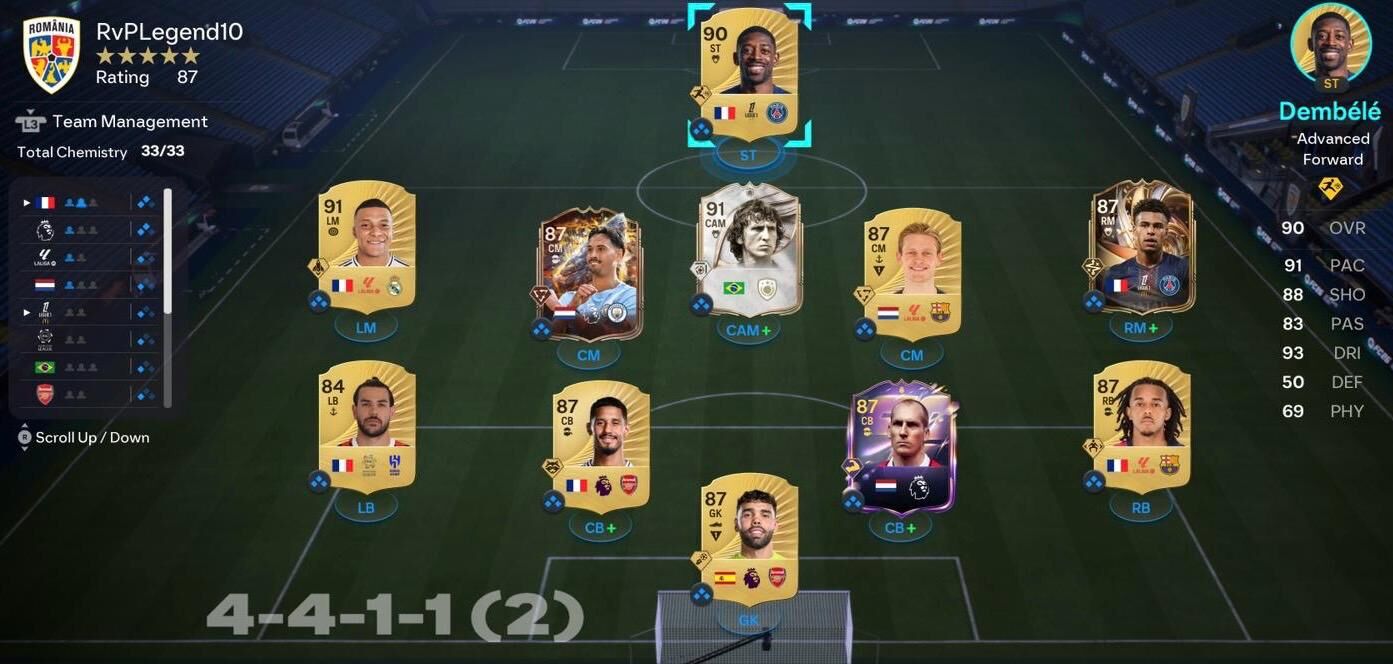Choose the 91-rated LM card from Real Madrid
The height and width of the screenshot is (664, 1393).
point(367,245)
